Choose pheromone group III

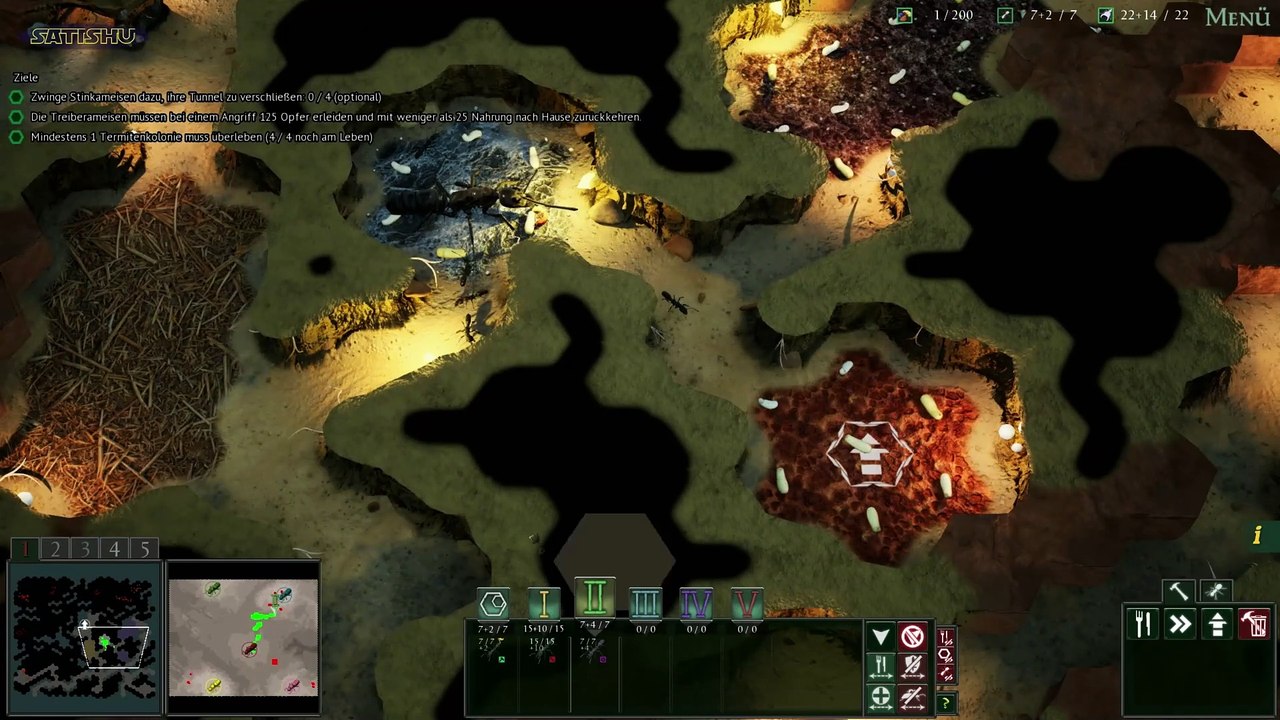tap(645, 603)
